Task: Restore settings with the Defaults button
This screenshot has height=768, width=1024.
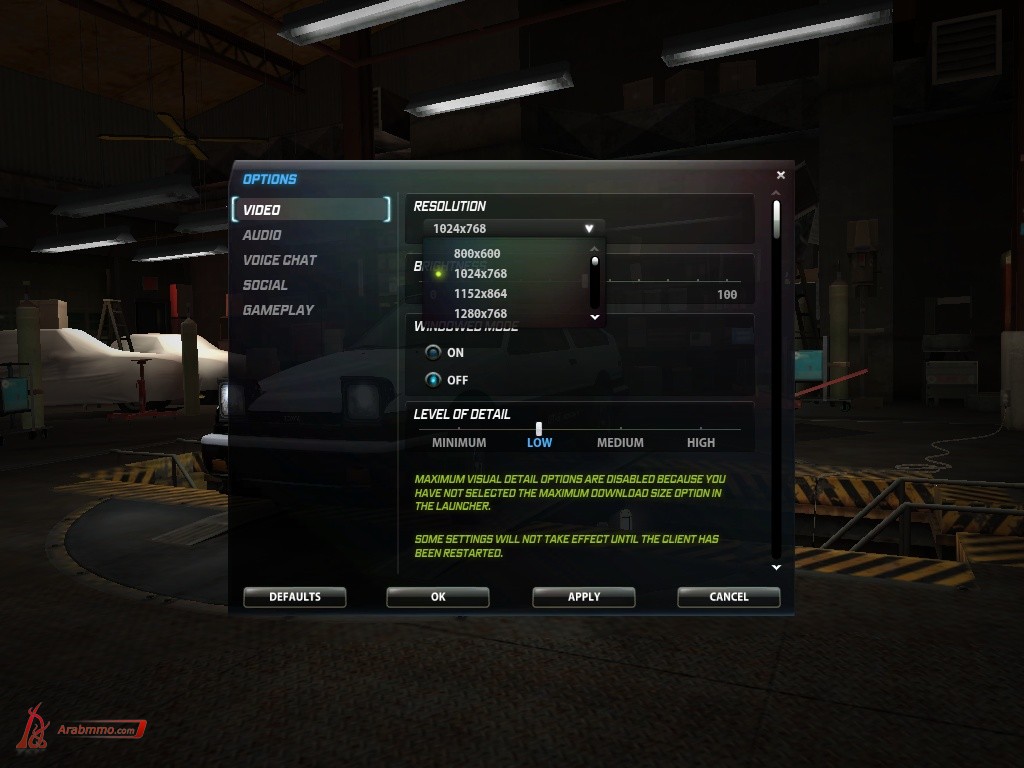Action: (x=295, y=597)
